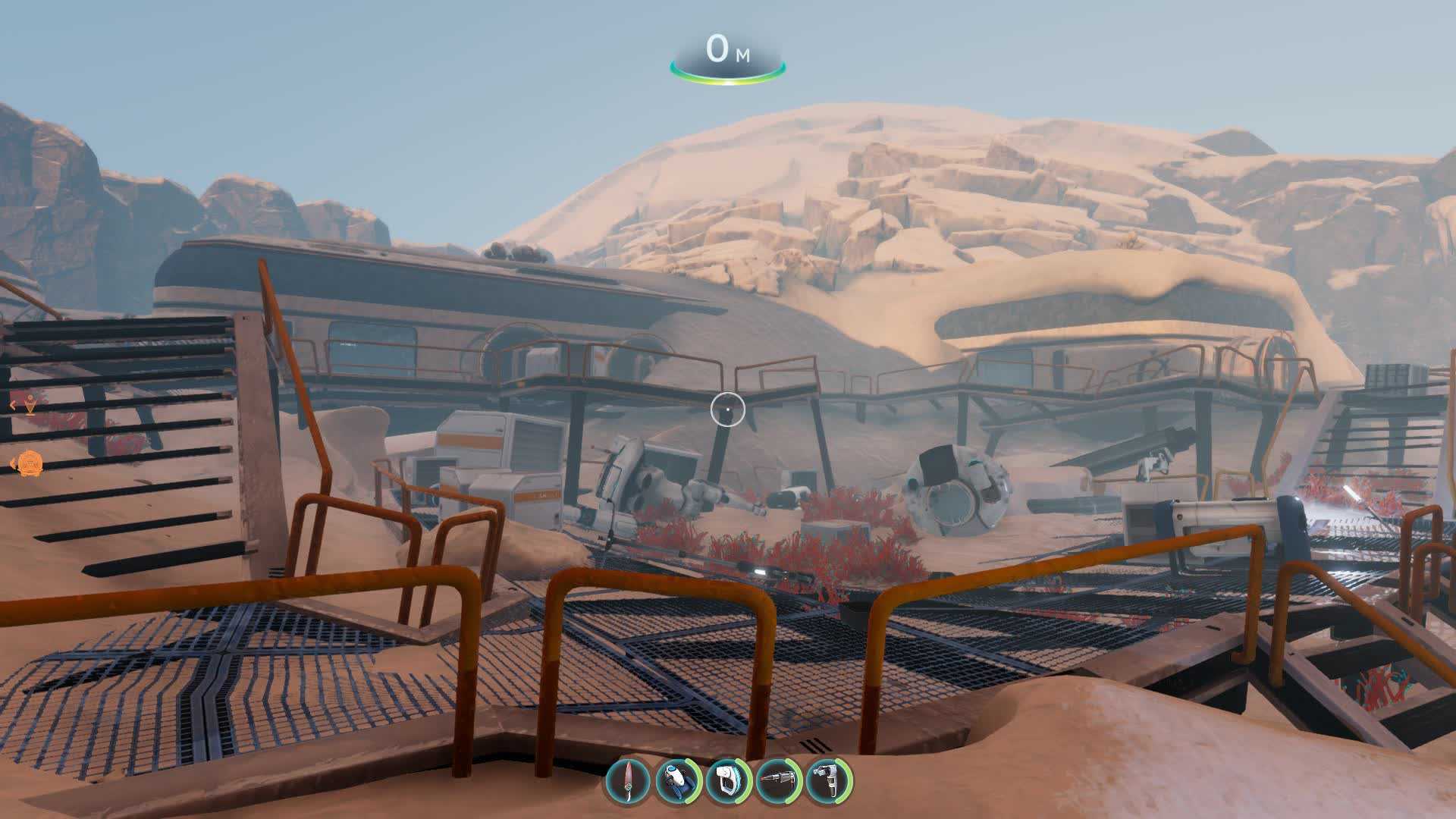1456x819 pixels.
Task: Click the round orange lifepod ping marker
Action: pyautogui.click(x=30, y=463)
